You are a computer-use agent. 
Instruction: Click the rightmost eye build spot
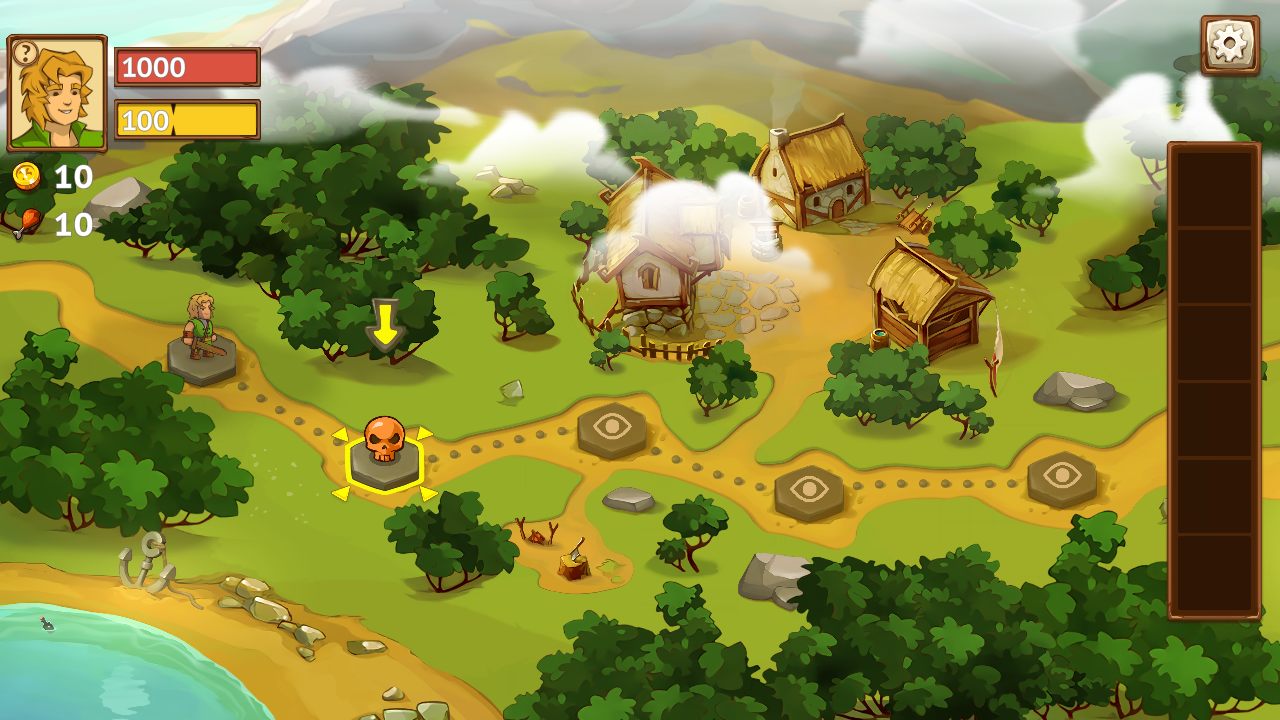(1062, 478)
